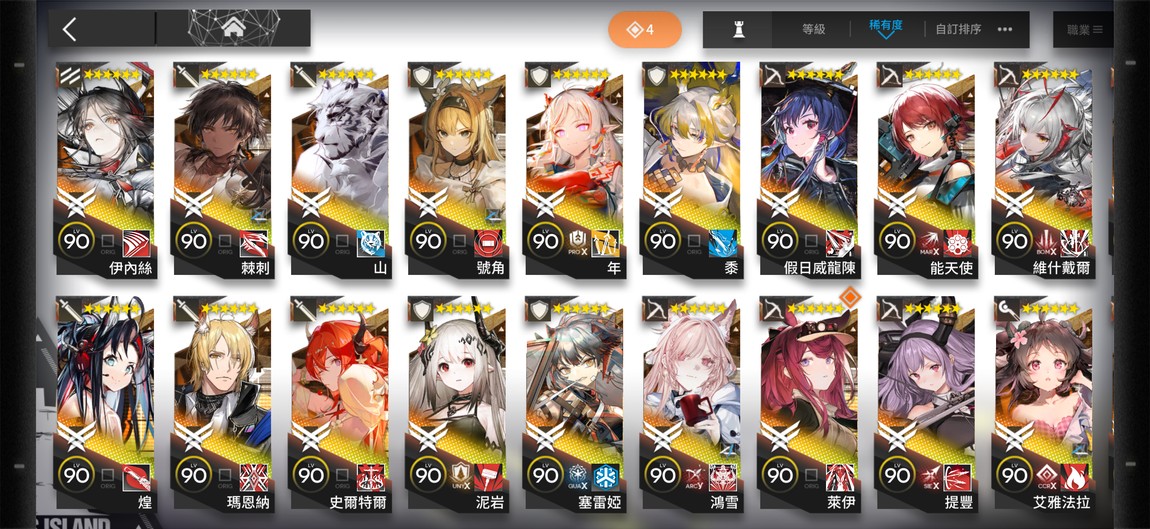This screenshot has height=529, width=1150.
Task: Choose operator card 假日威龍陳
Action: coord(807,167)
